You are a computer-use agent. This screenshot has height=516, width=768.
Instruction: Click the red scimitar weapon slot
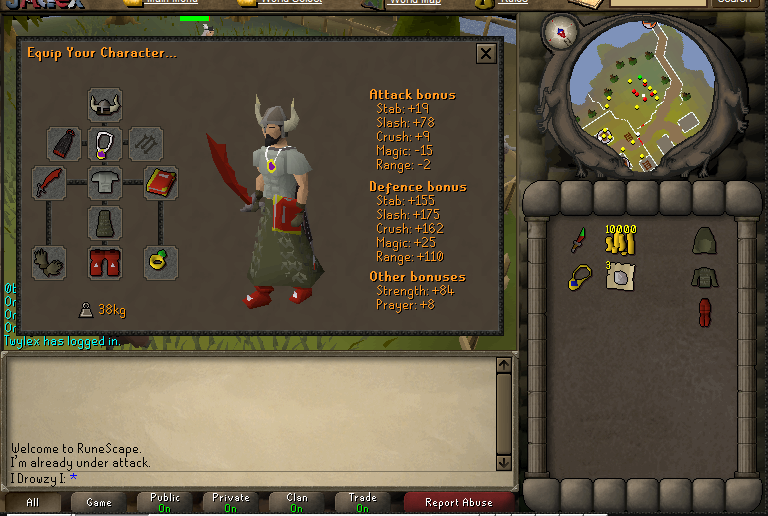coord(48,183)
